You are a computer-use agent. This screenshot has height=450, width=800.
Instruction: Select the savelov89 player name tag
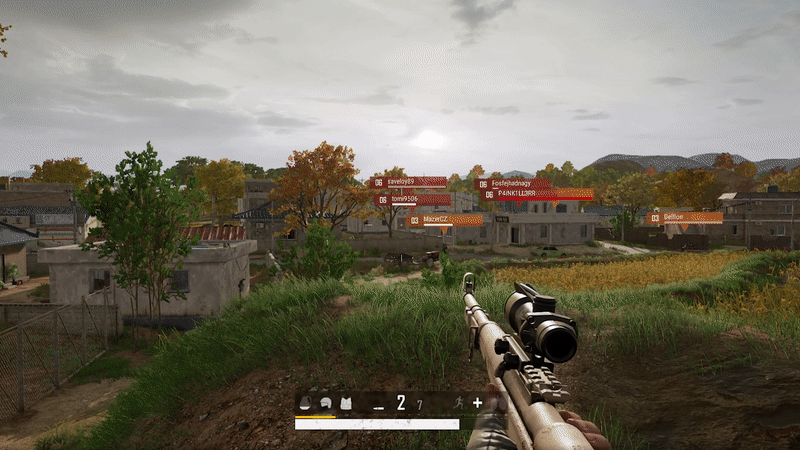point(409,182)
